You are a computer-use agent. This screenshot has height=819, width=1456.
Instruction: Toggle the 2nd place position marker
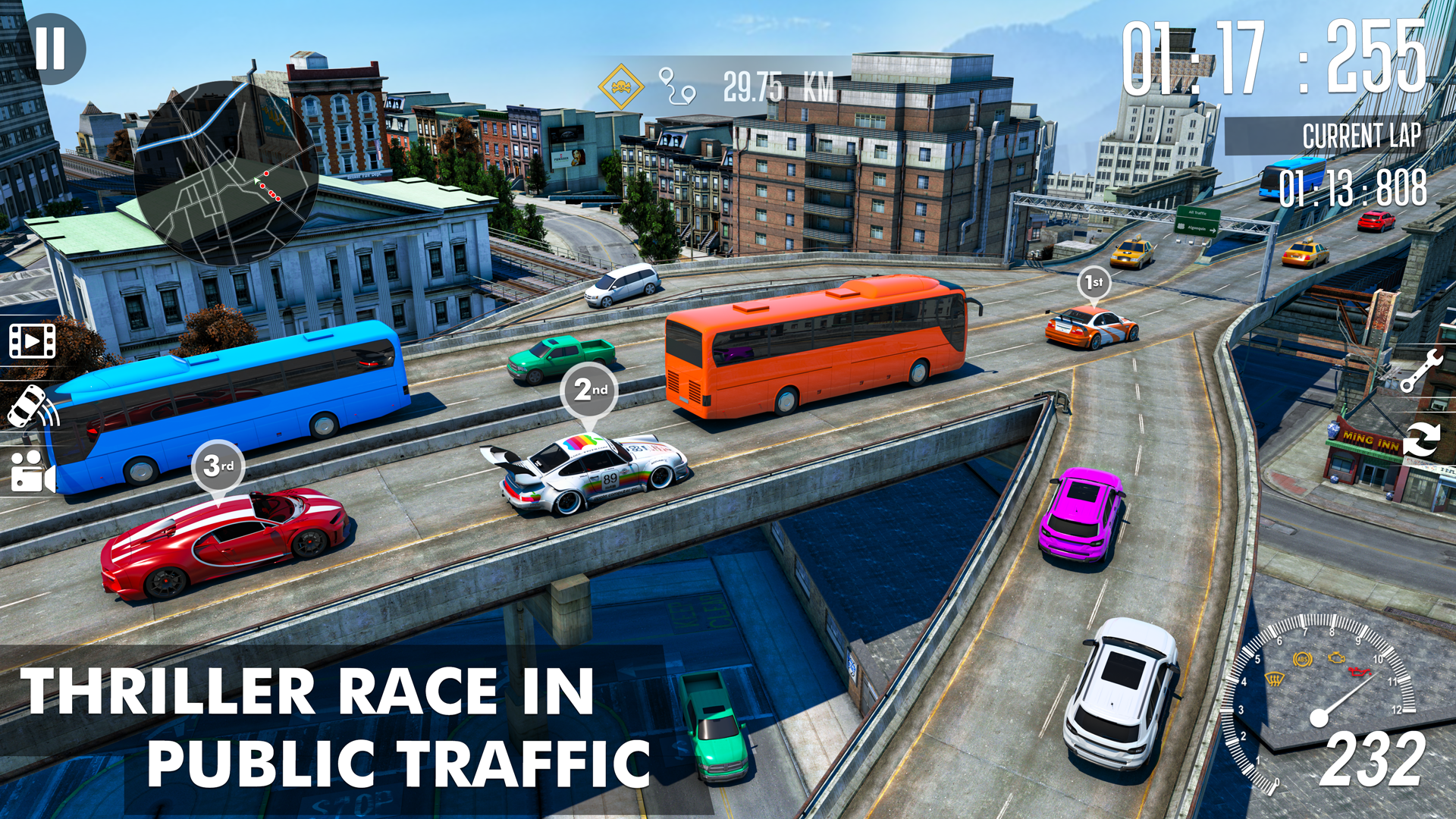[588, 389]
